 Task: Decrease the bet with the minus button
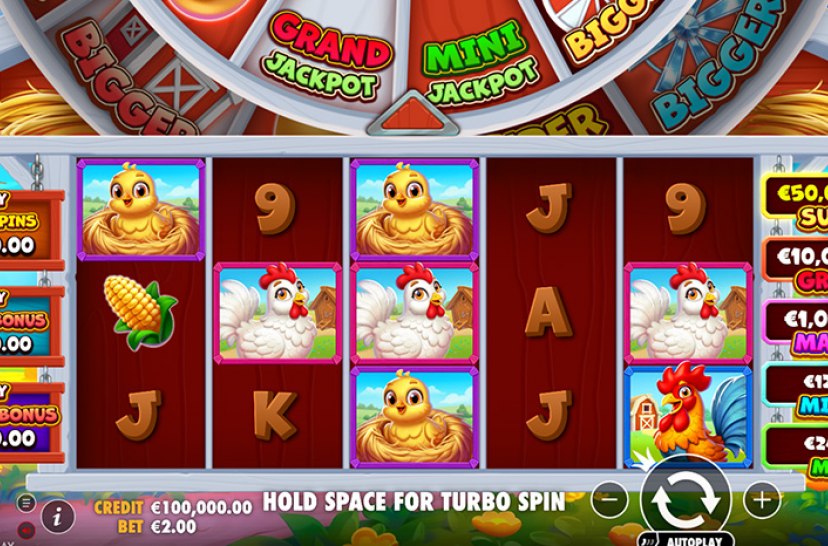[x=611, y=498]
